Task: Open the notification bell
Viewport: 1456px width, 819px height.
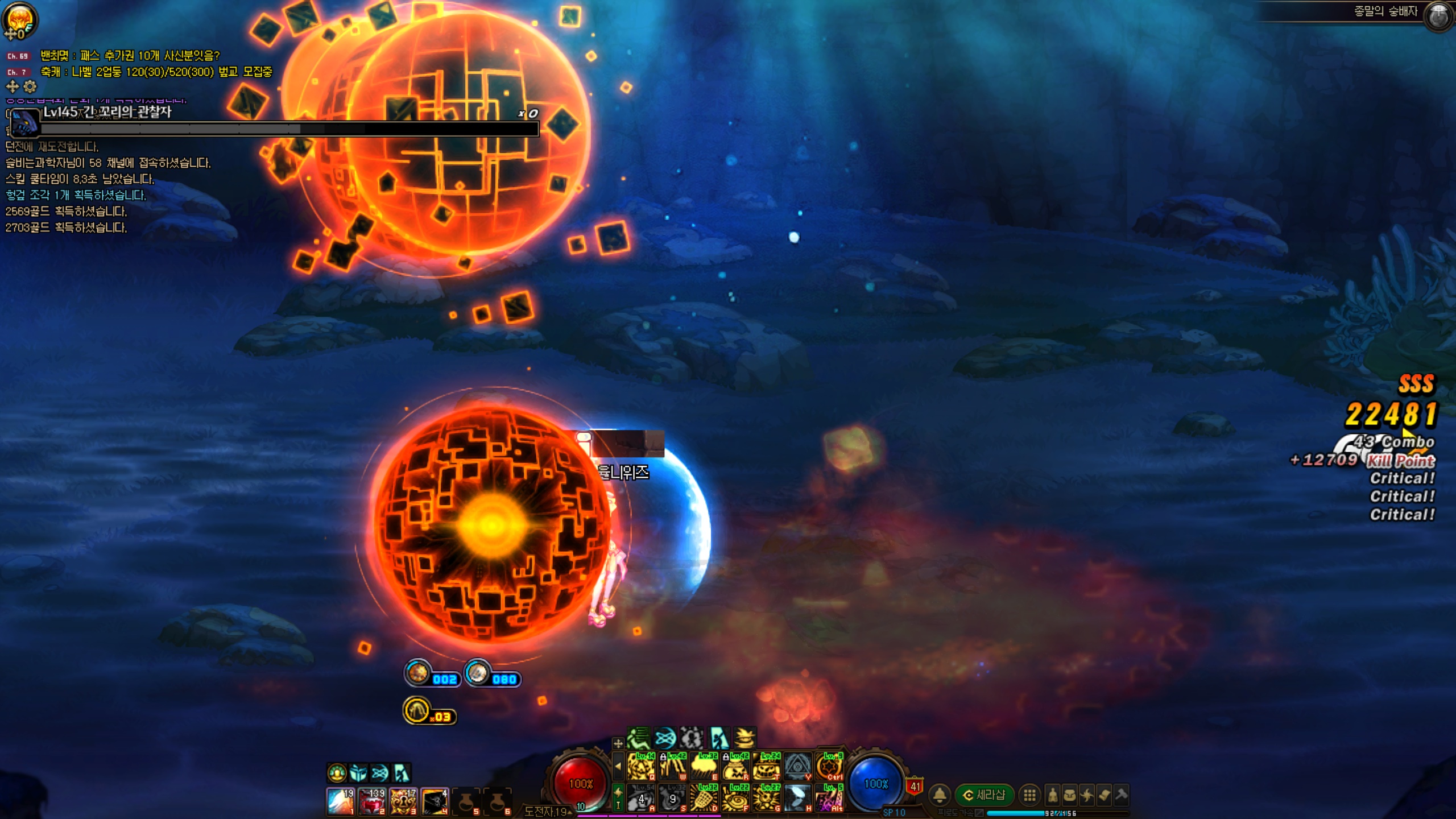Action: tap(940, 795)
